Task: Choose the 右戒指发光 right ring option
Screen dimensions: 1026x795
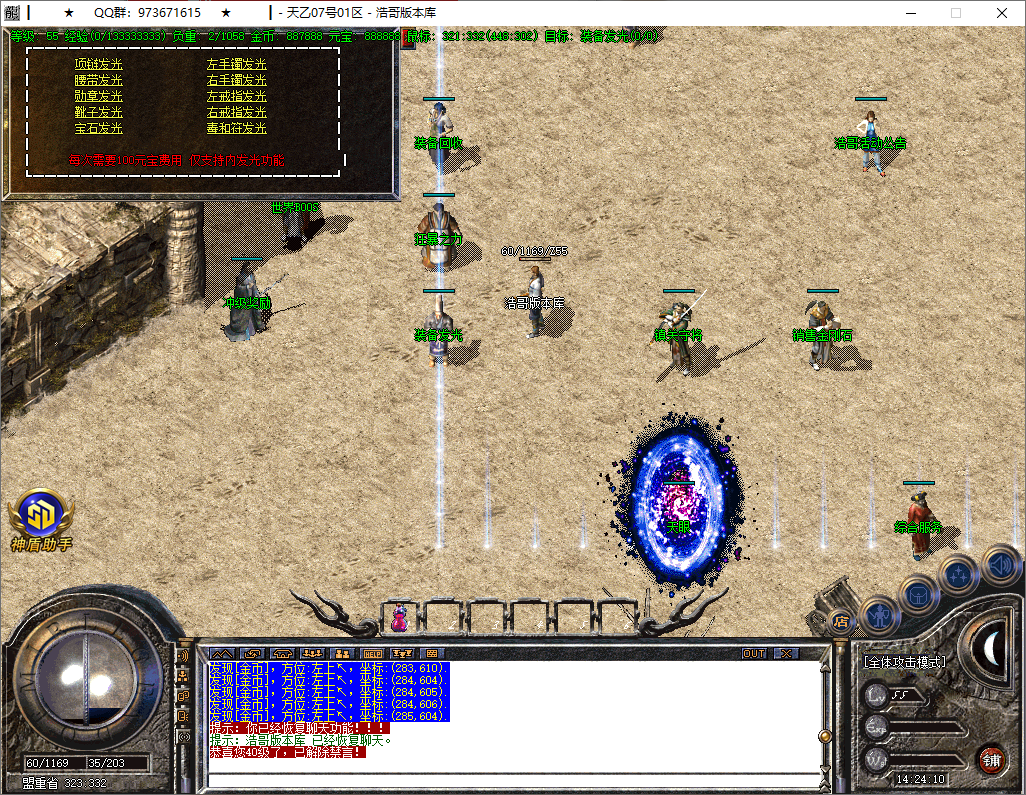Action: (236, 112)
